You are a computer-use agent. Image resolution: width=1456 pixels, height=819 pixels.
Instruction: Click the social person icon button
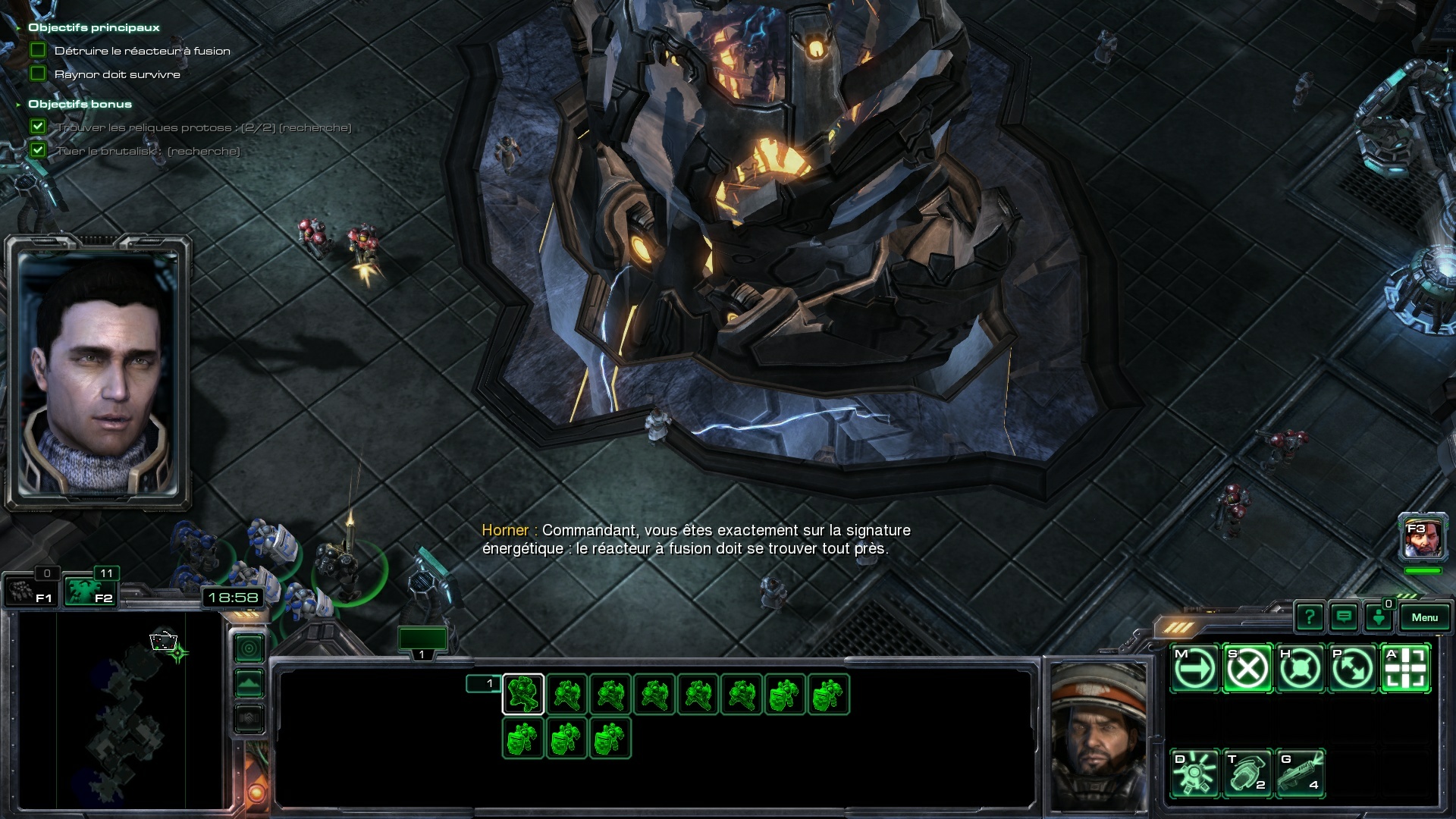tap(1378, 617)
